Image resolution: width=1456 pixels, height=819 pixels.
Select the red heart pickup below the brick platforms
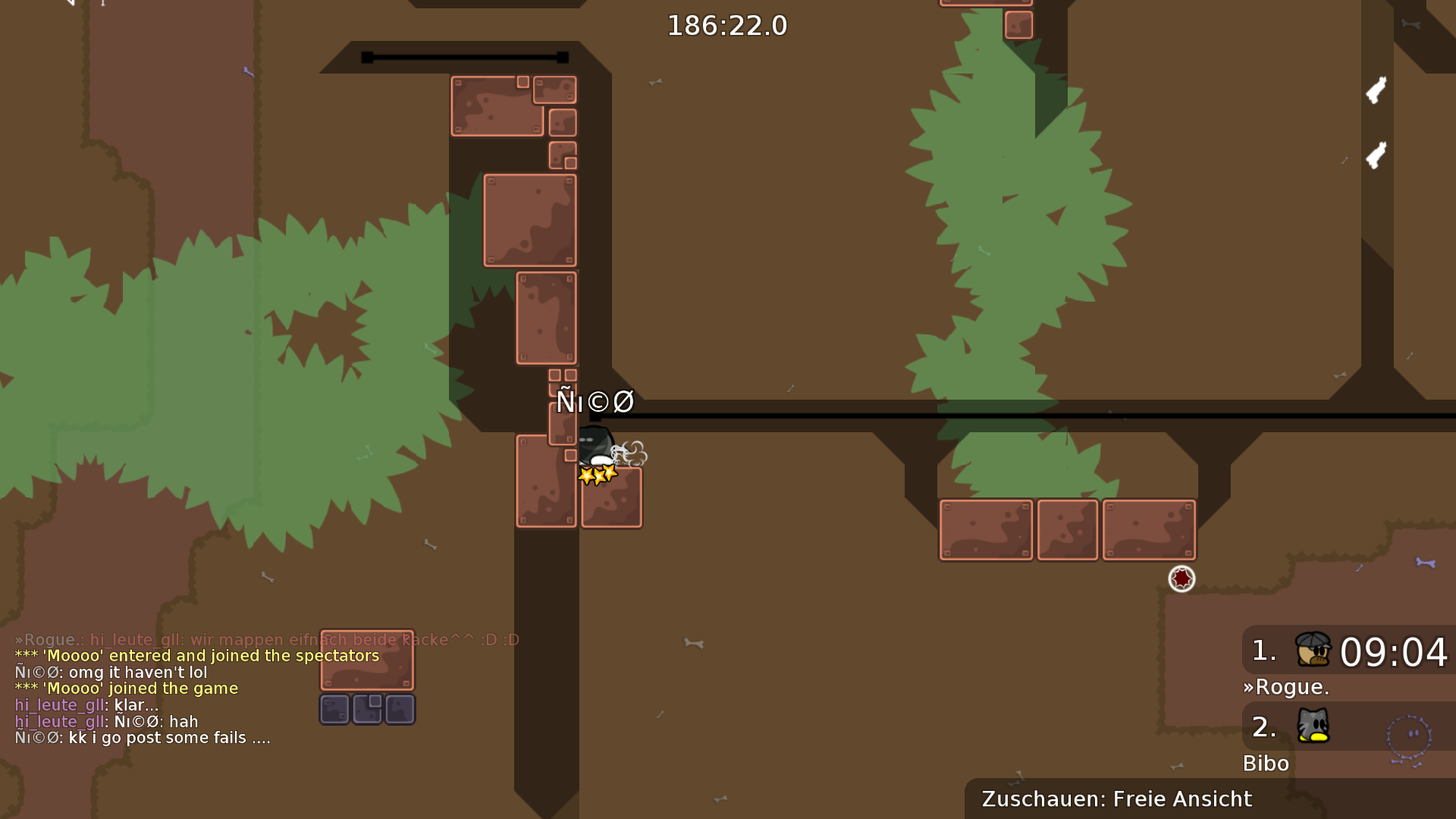coord(1181,579)
